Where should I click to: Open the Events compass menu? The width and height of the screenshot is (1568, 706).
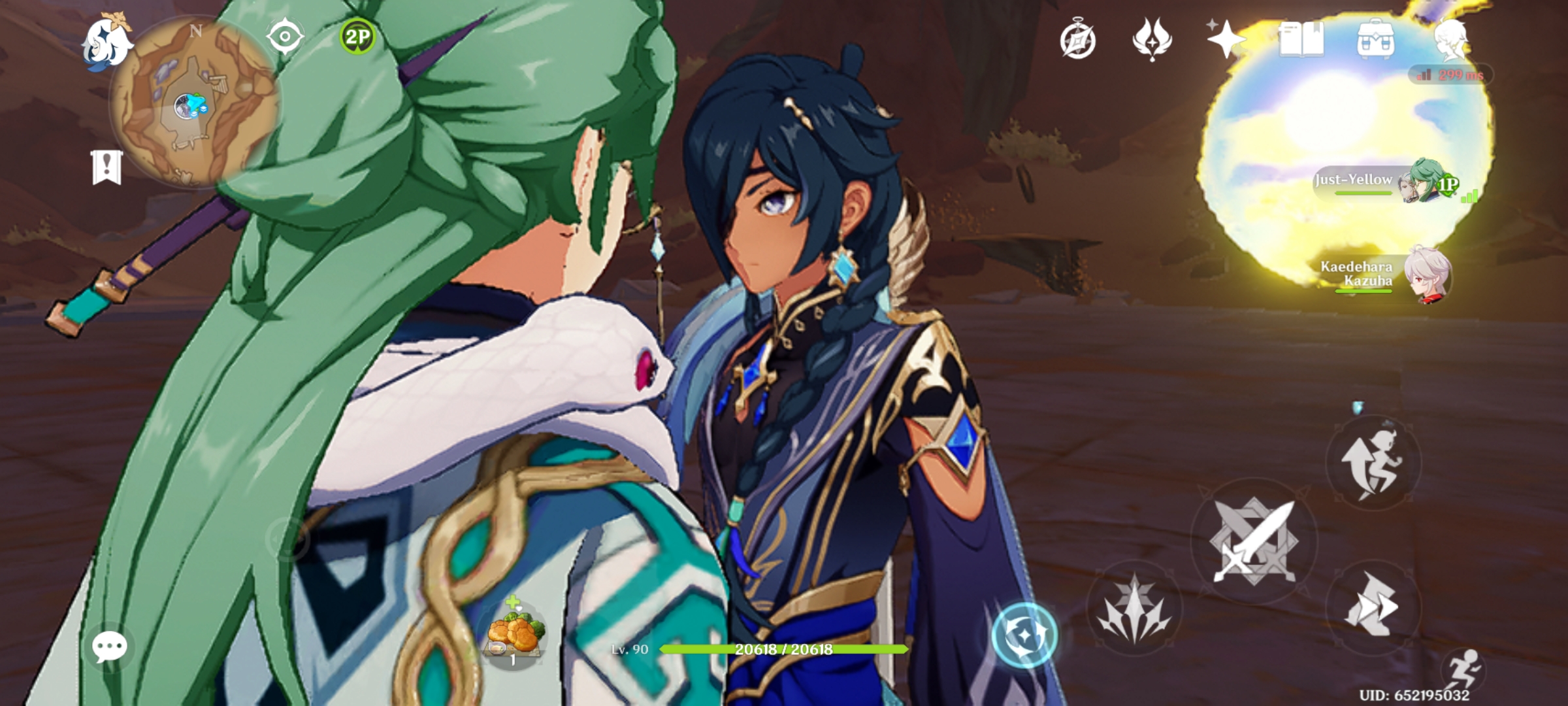(x=1079, y=41)
